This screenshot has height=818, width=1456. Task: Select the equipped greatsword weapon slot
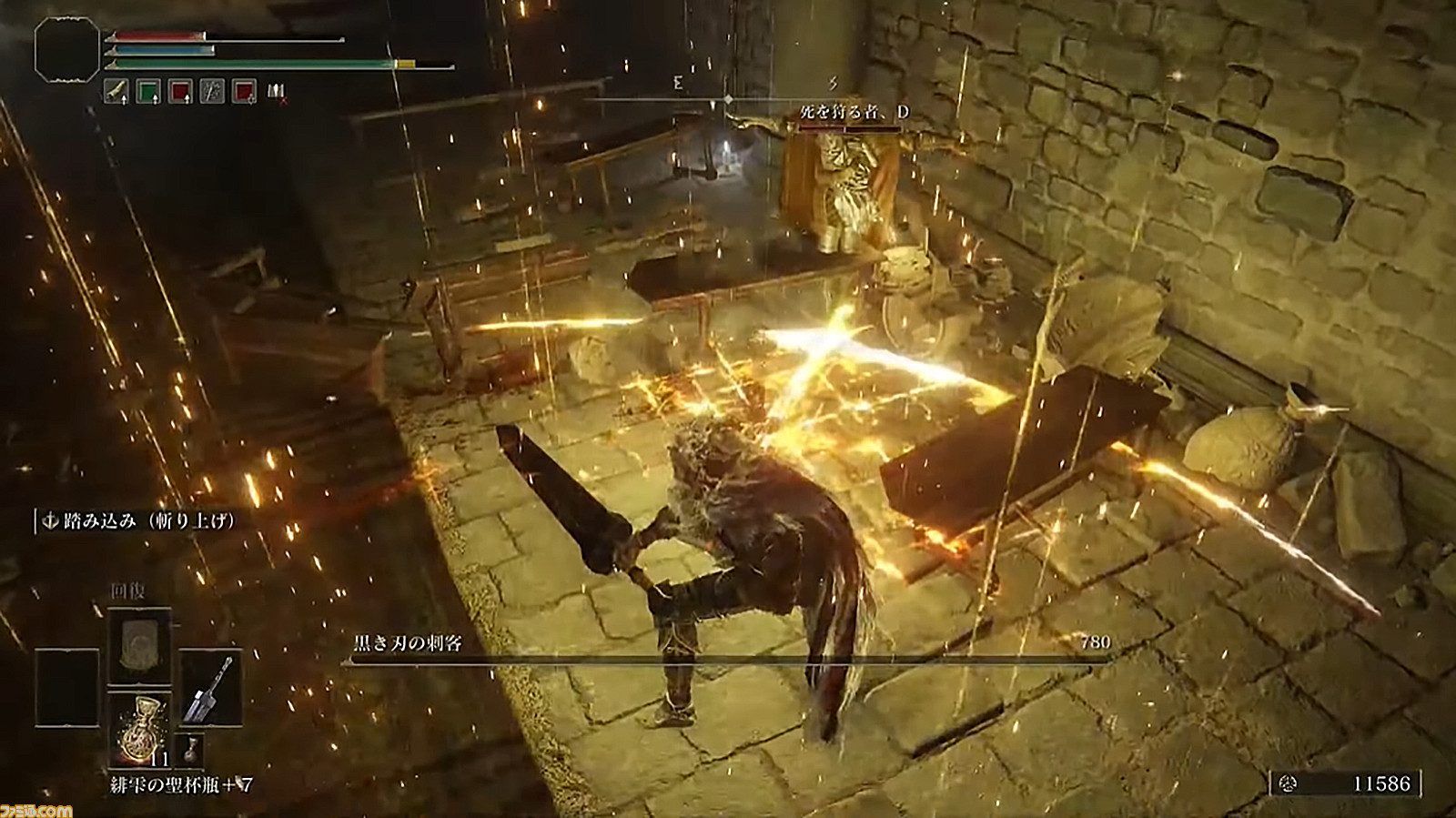[211, 687]
